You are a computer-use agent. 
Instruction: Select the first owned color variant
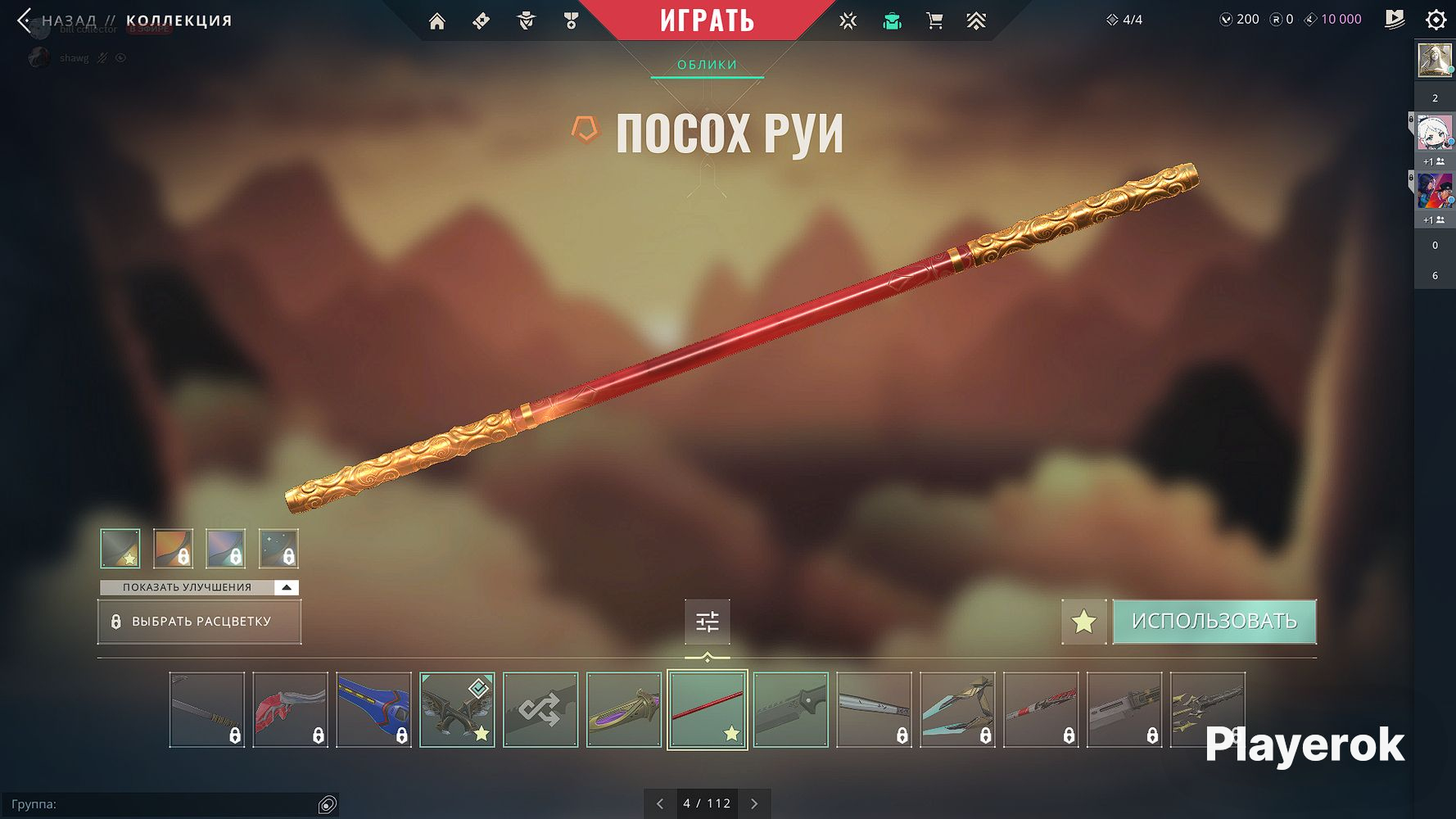(x=120, y=548)
